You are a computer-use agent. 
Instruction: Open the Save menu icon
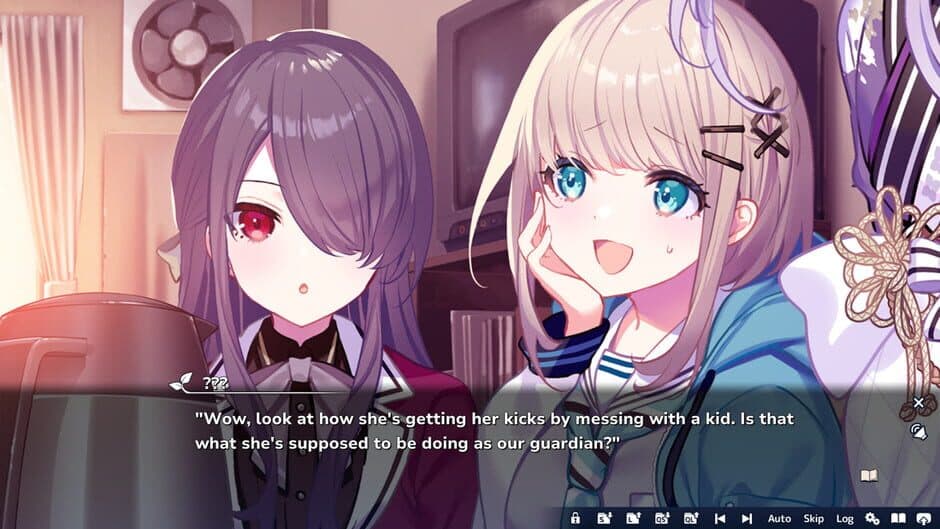(x=604, y=518)
